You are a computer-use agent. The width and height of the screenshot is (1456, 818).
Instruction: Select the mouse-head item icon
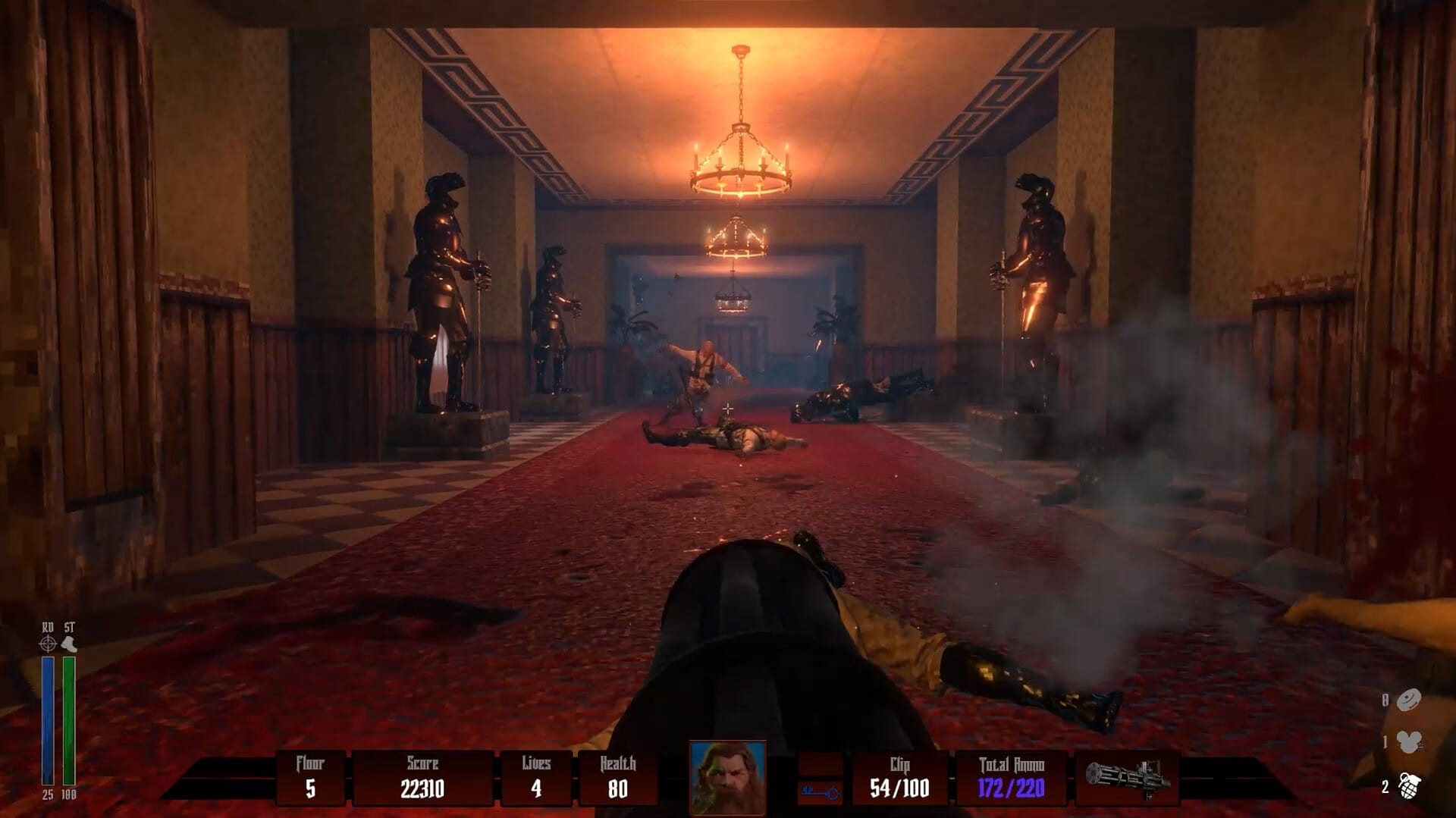pos(1409,742)
